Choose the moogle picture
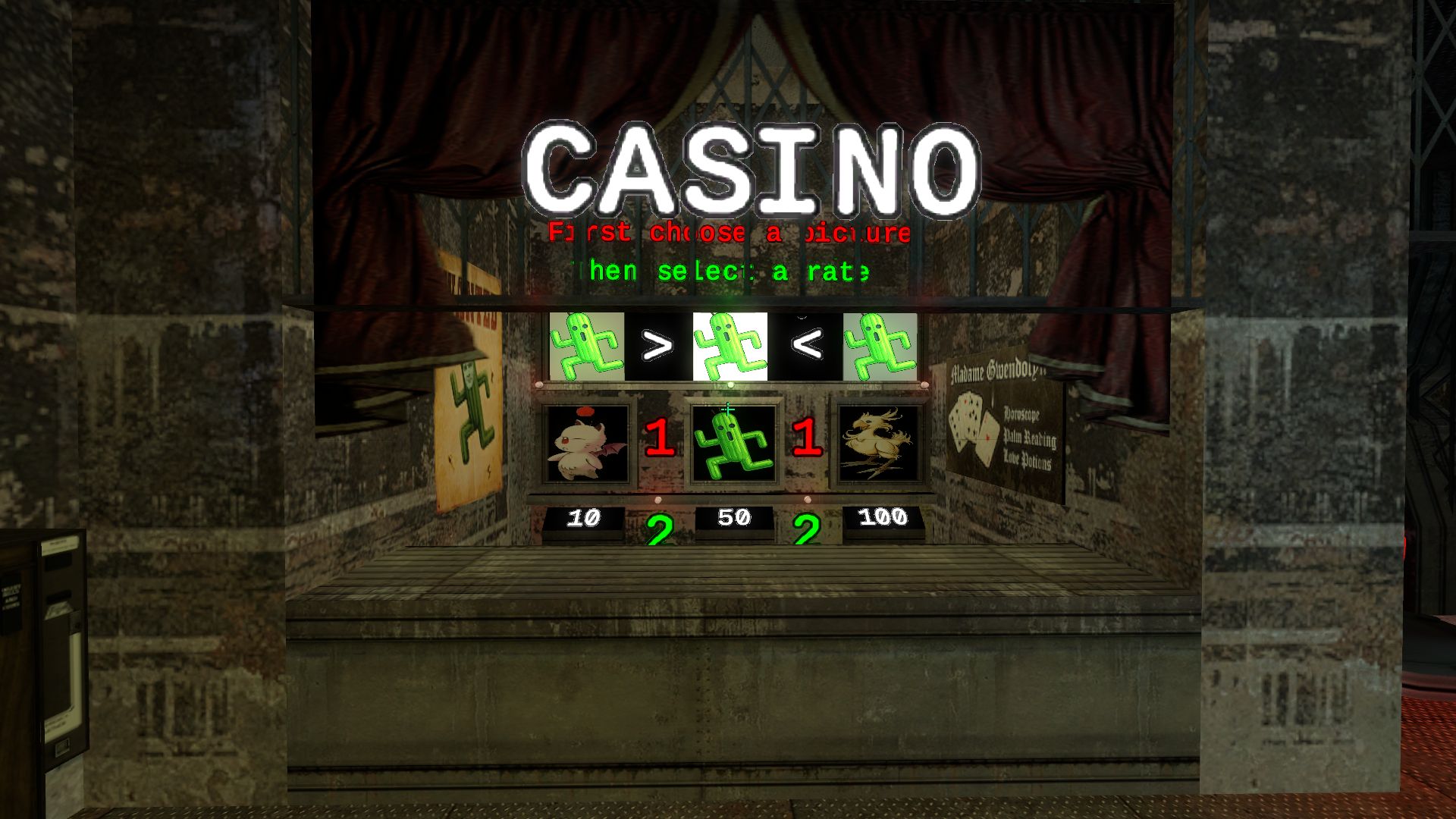Viewport: 1456px width, 819px height. (x=586, y=444)
